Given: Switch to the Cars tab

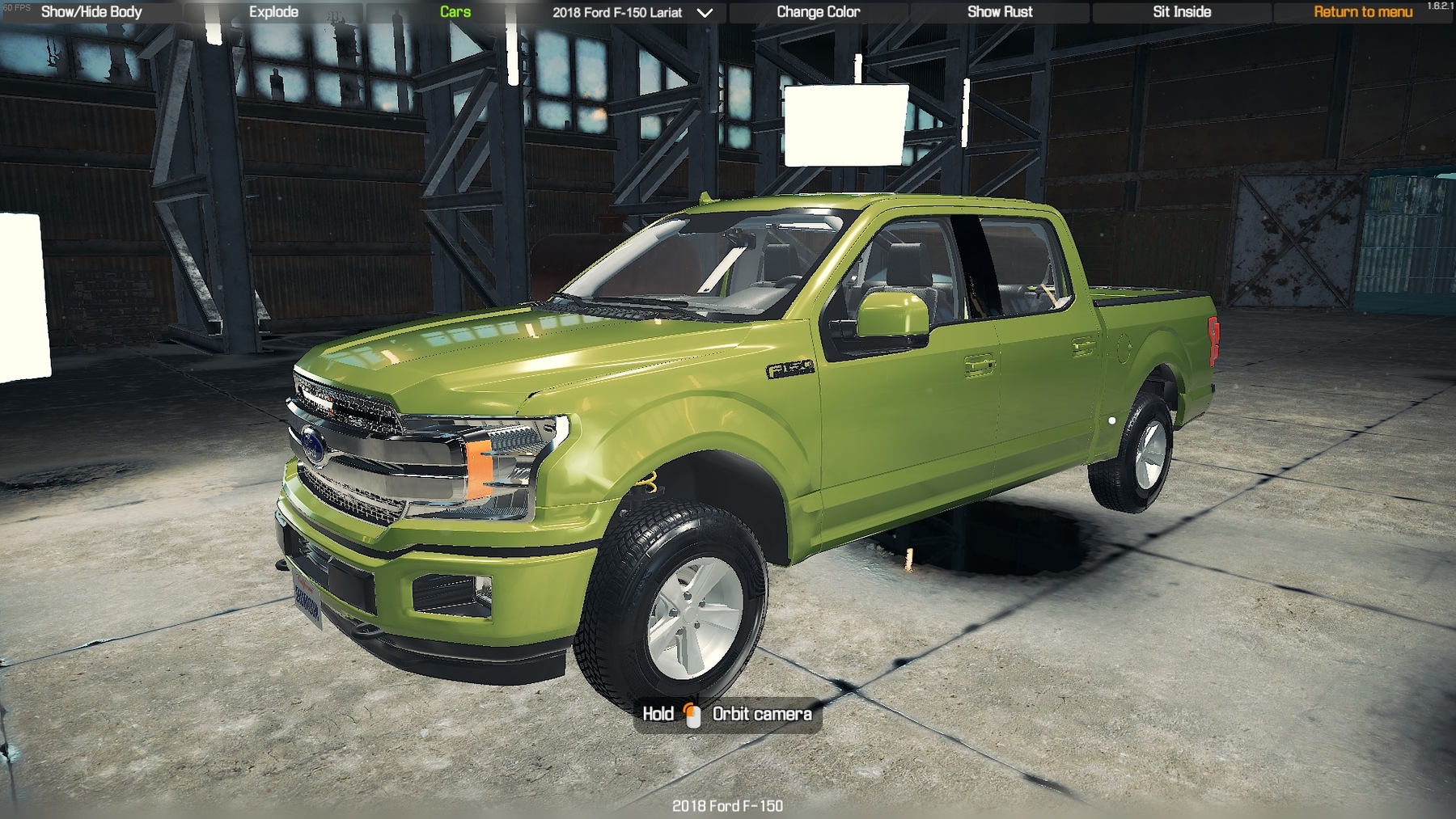Looking at the screenshot, I should pos(455,12).
